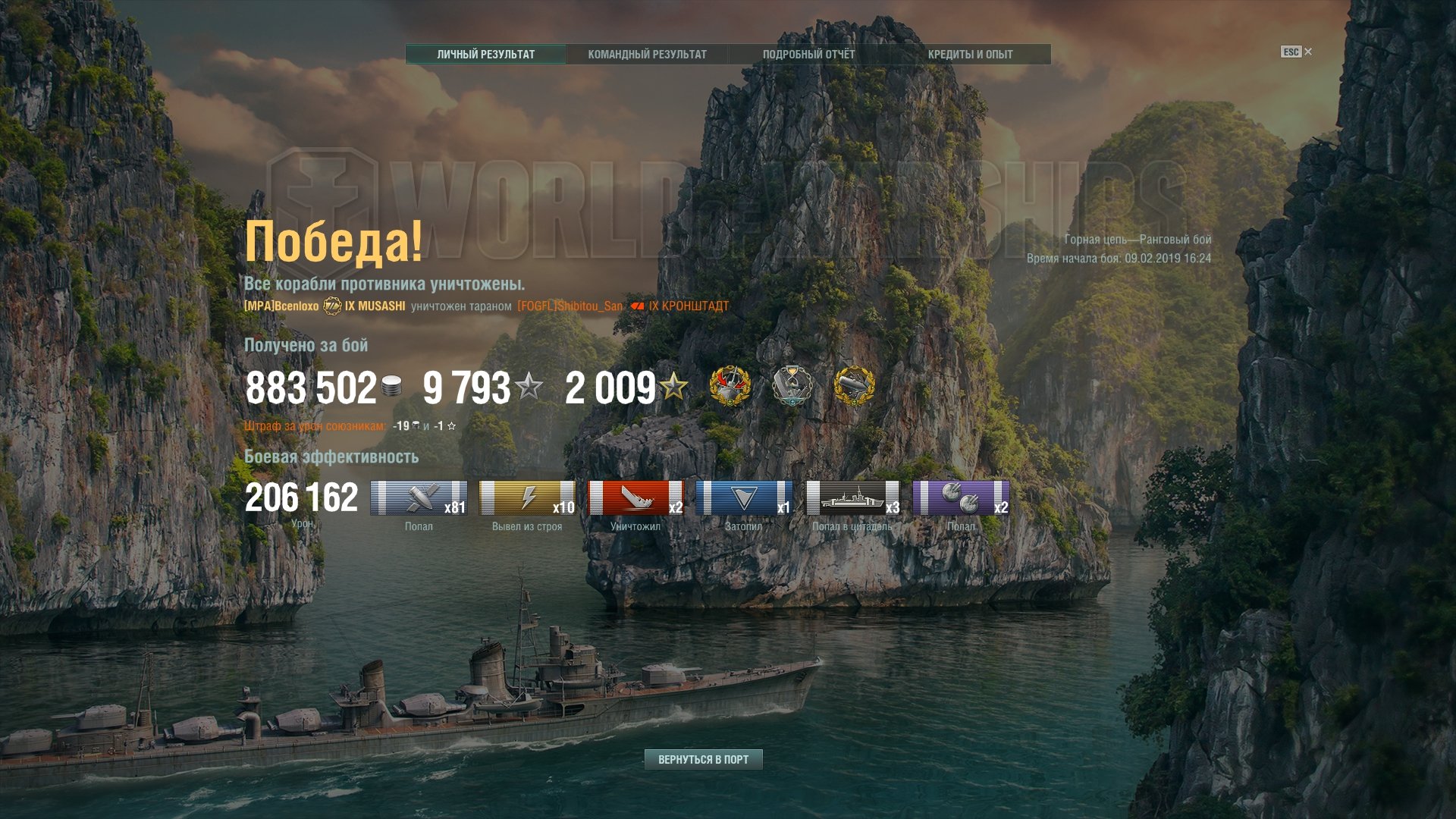Select the x10 Вывел из строя ribbon
The height and width of the screenshot is (819, 1456).
(x=527, y=498)
